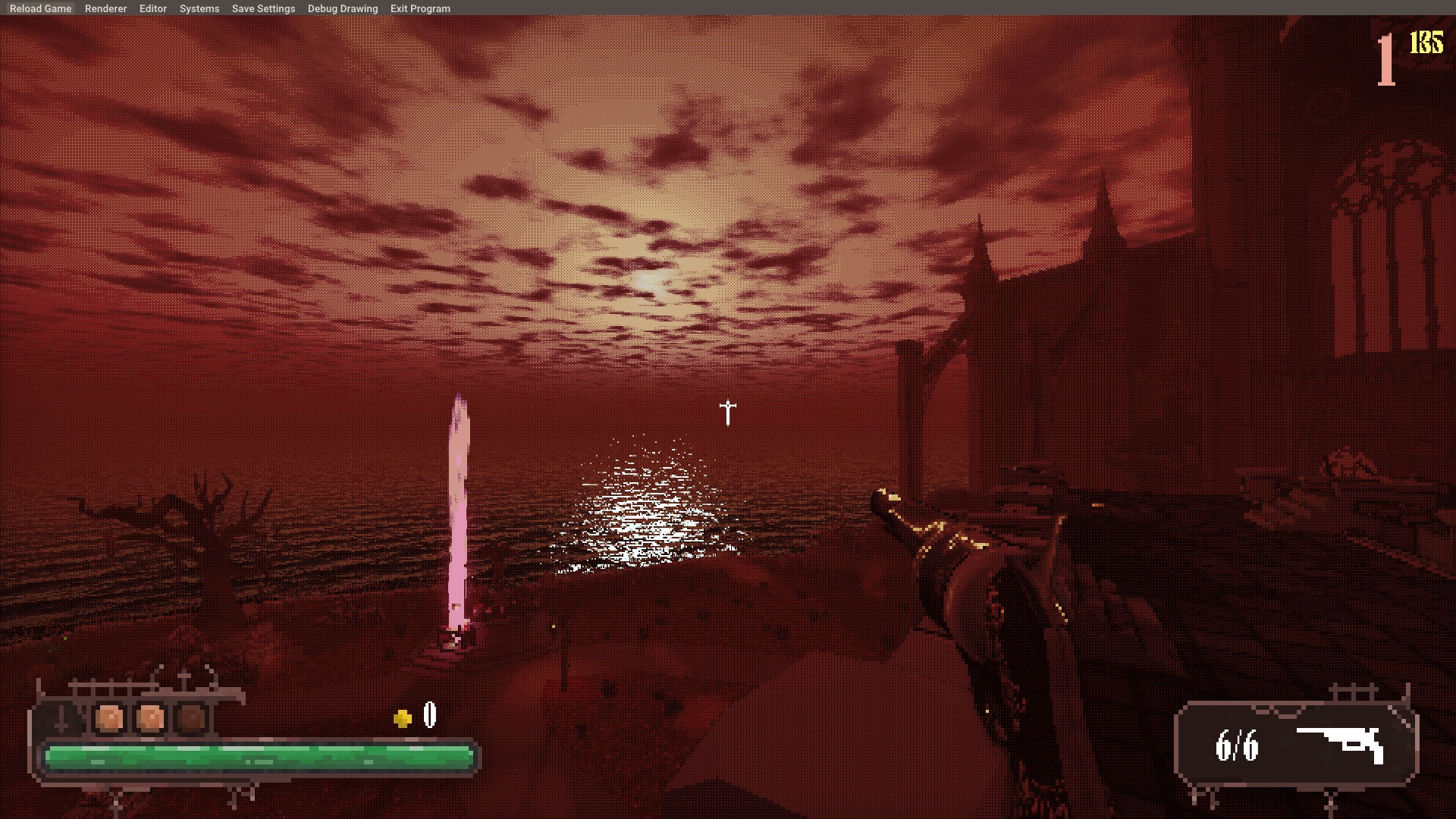Select Exit Program to quit
Image resolution: width=1456 pixels, height=819 pixels.
click(420, 8)
